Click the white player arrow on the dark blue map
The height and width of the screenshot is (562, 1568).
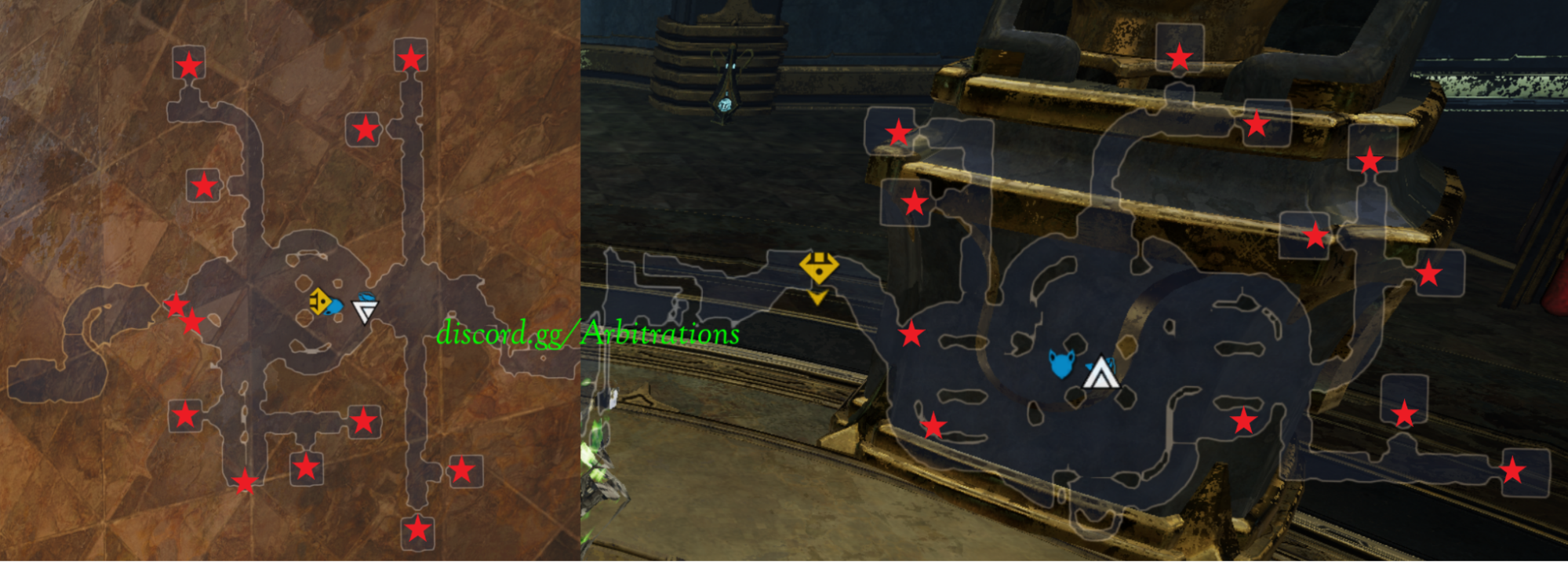point(1101,374)
